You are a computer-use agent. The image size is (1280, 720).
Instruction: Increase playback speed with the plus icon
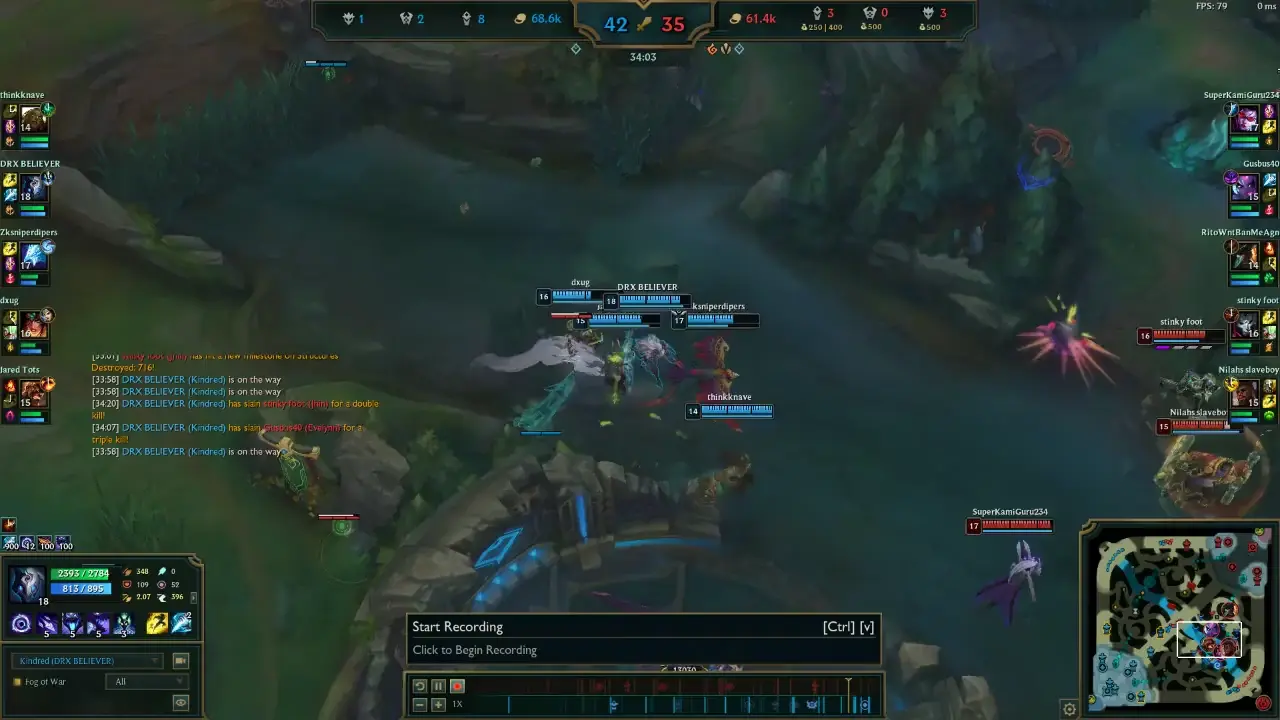[437, 704]
